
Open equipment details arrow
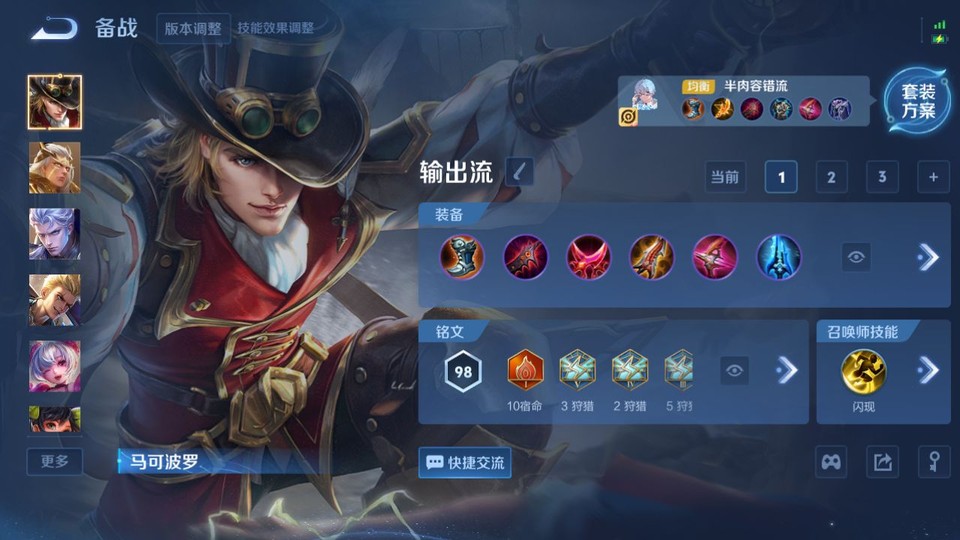(928, 257)
